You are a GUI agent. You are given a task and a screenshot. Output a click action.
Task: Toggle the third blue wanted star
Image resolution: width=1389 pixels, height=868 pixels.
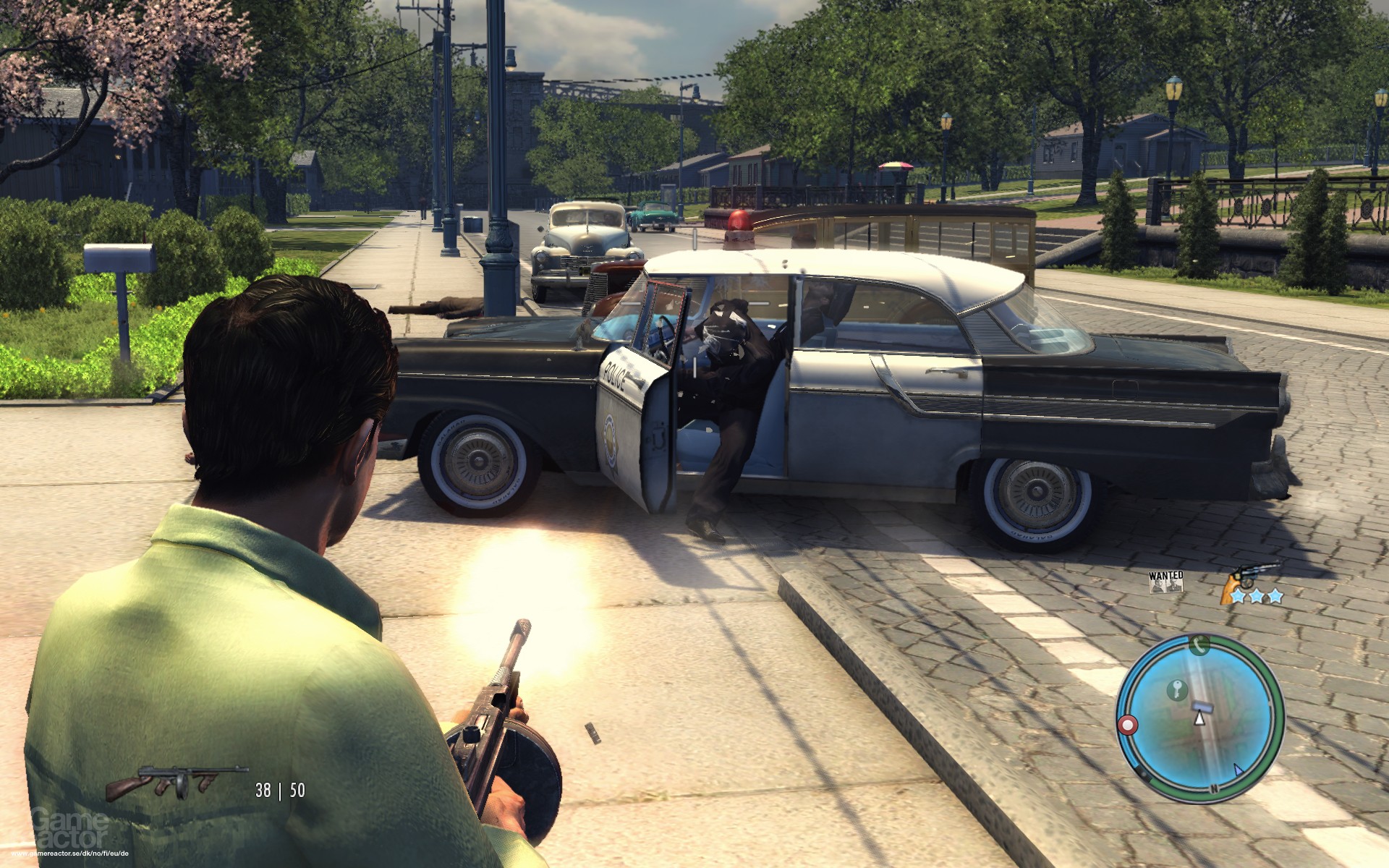[x=1275, y=596]
